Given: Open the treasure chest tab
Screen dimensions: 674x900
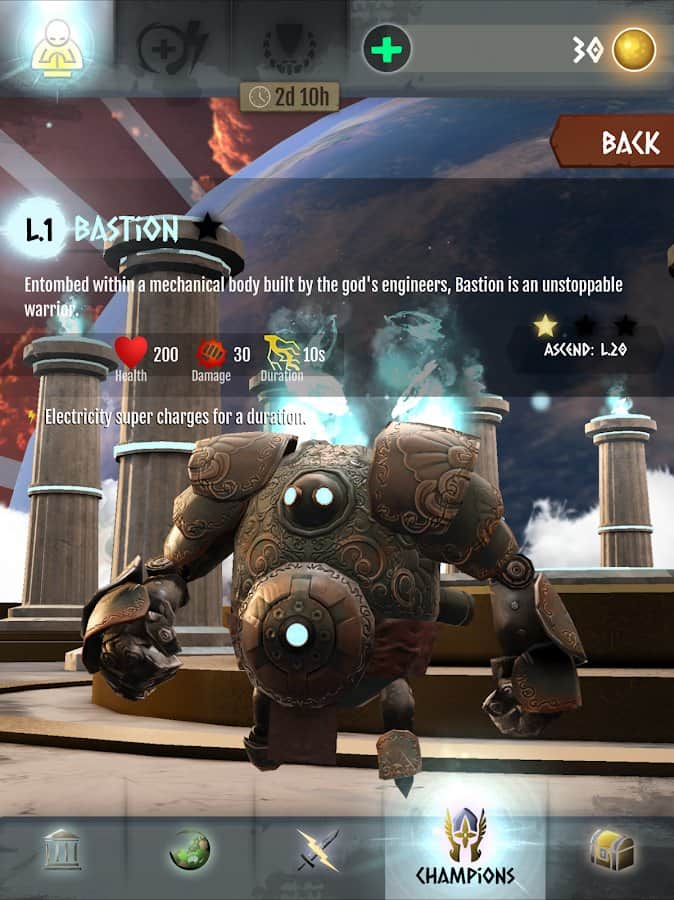Looking at the screenshot, I should pos(612,849).
